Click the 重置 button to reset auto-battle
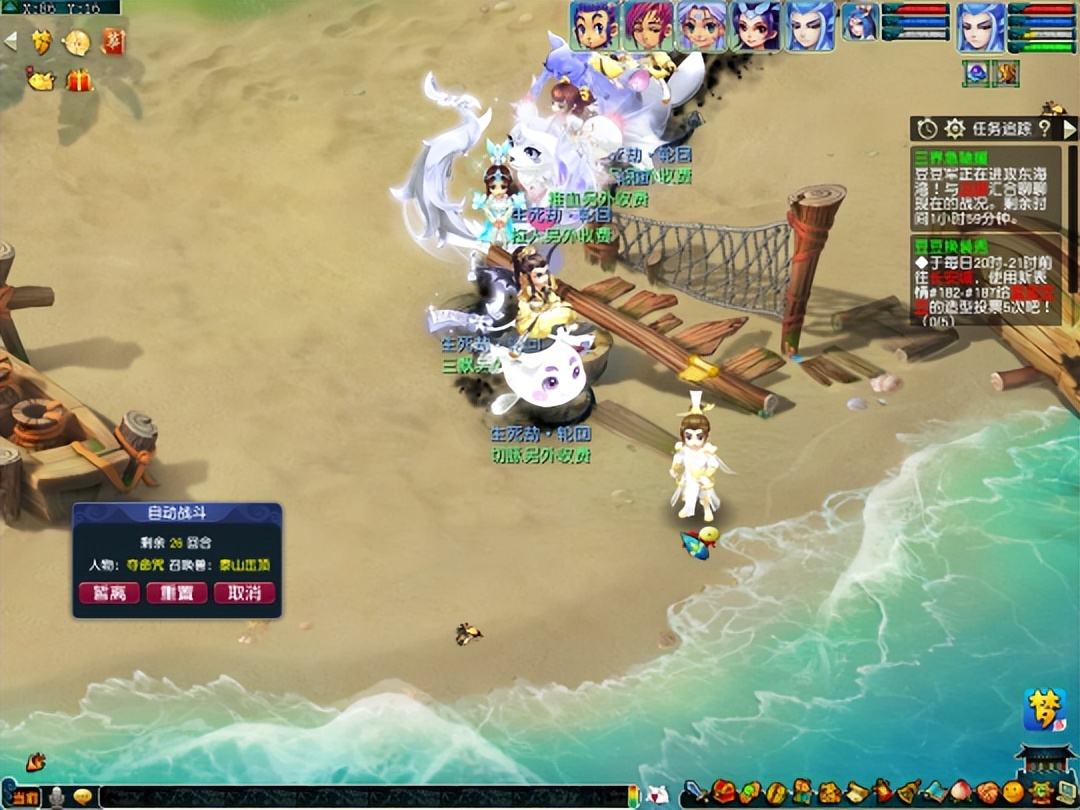Image resolution: width=1080 pixels, height=810 pixels. [177, 593]
